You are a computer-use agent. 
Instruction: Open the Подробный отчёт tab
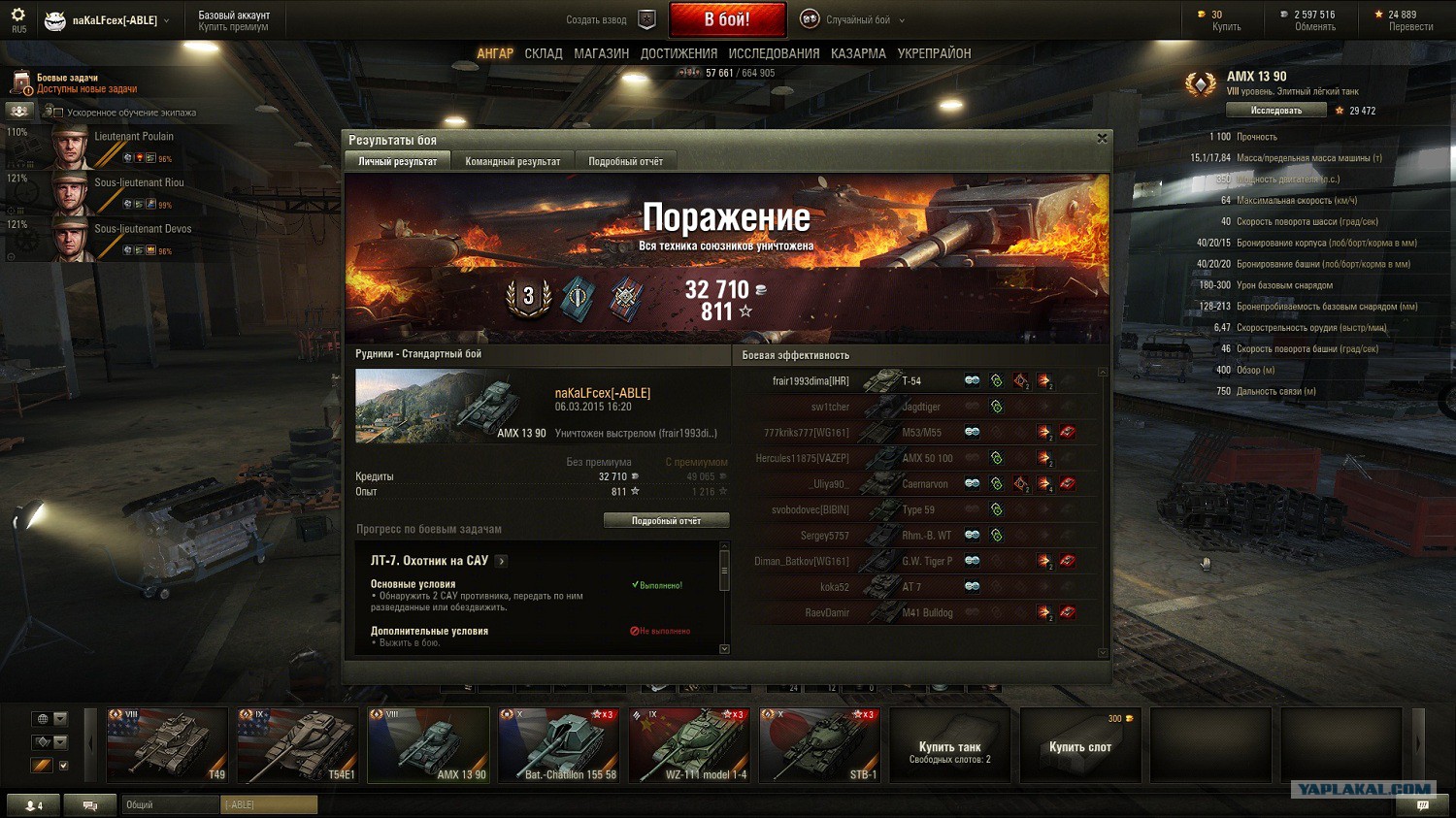[625, 162]
